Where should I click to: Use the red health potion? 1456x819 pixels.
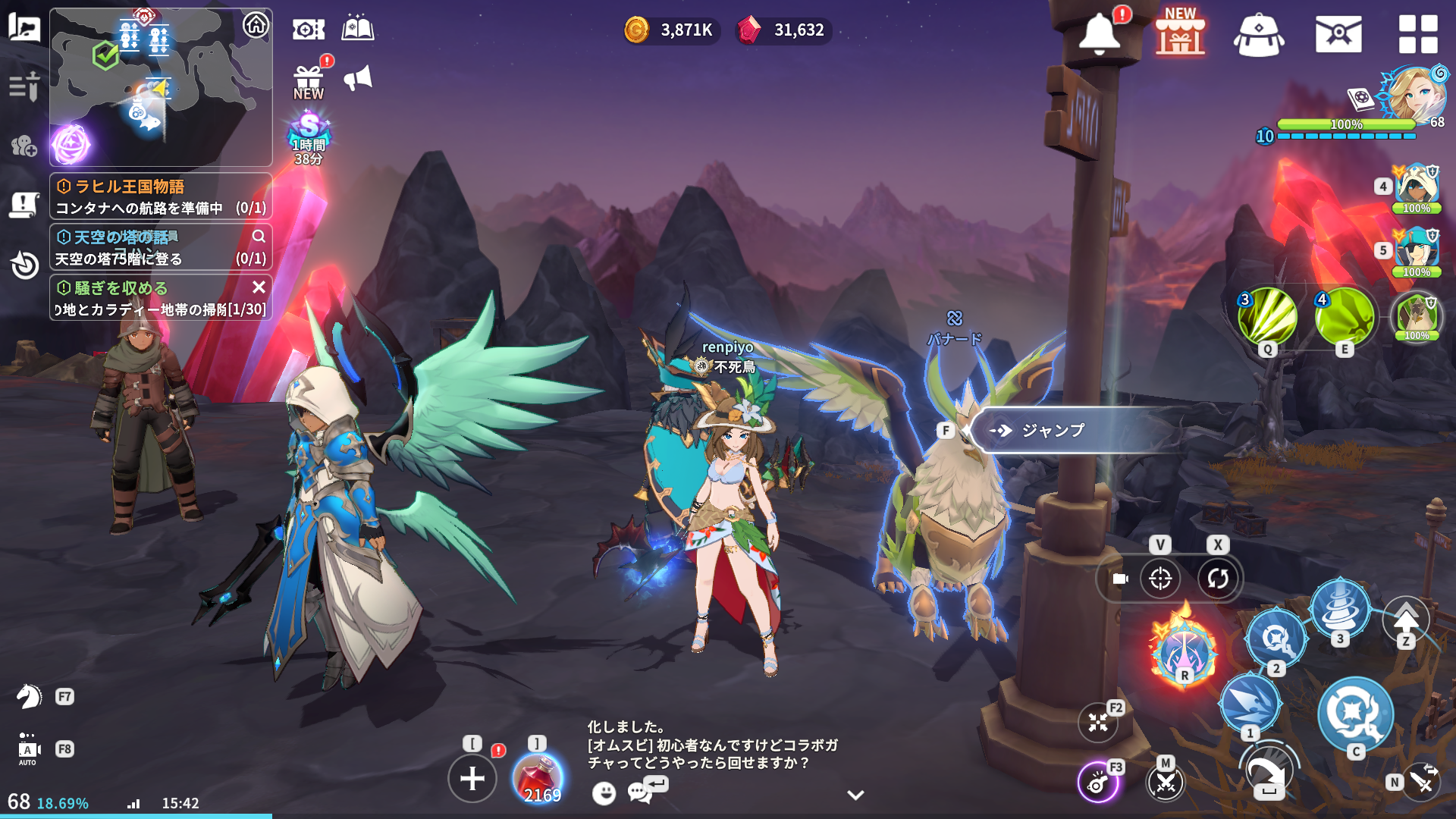(x=538, y=777)
